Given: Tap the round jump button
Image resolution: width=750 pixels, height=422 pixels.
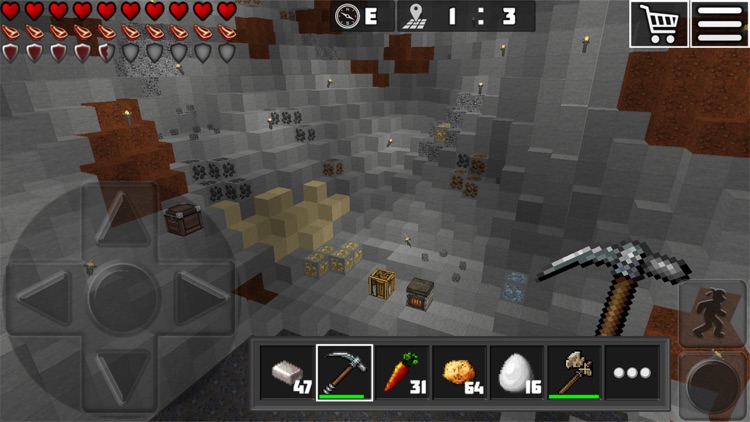Looking at the screenshot, I should pos(712,383).
